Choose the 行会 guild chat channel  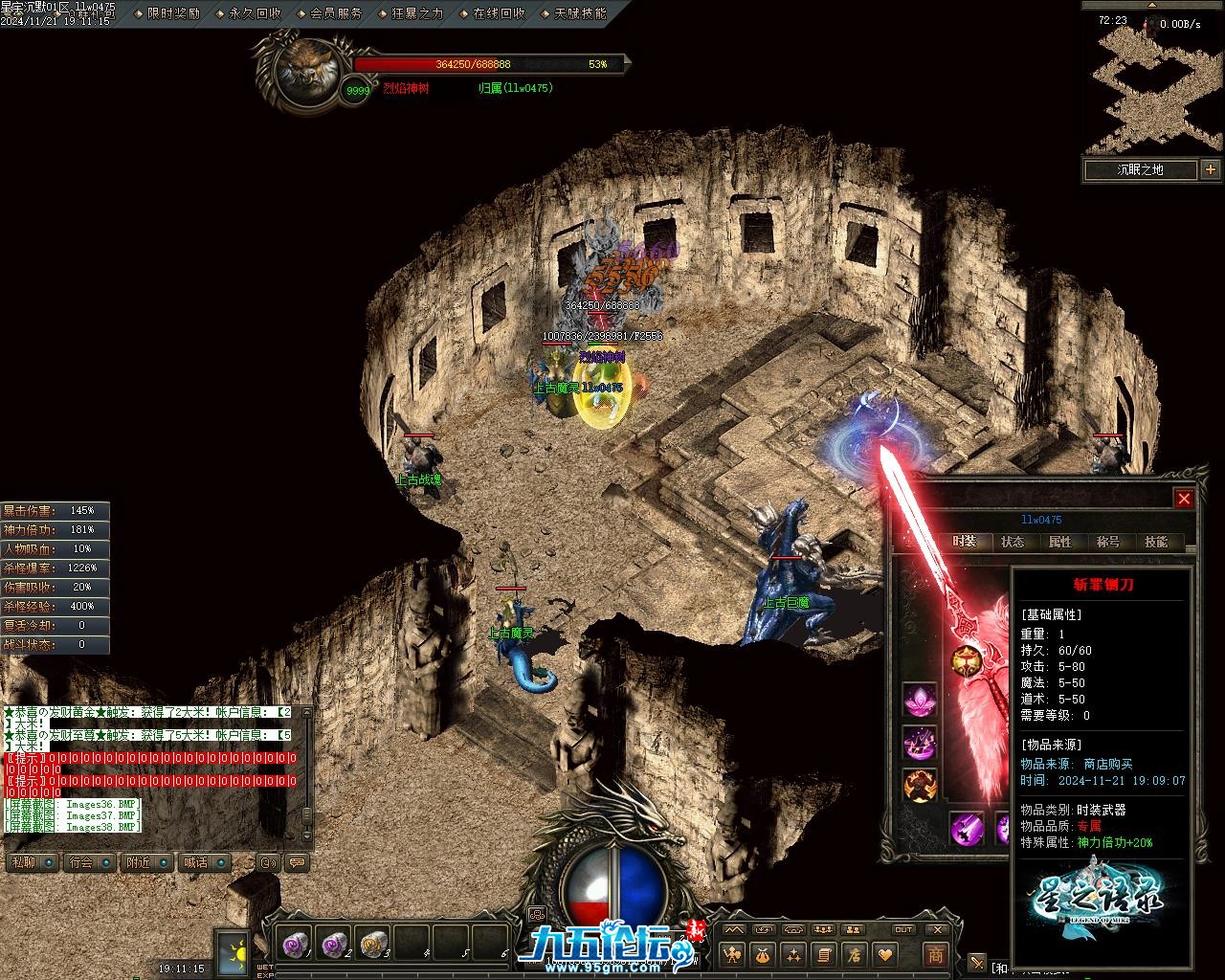coord(82,862)
